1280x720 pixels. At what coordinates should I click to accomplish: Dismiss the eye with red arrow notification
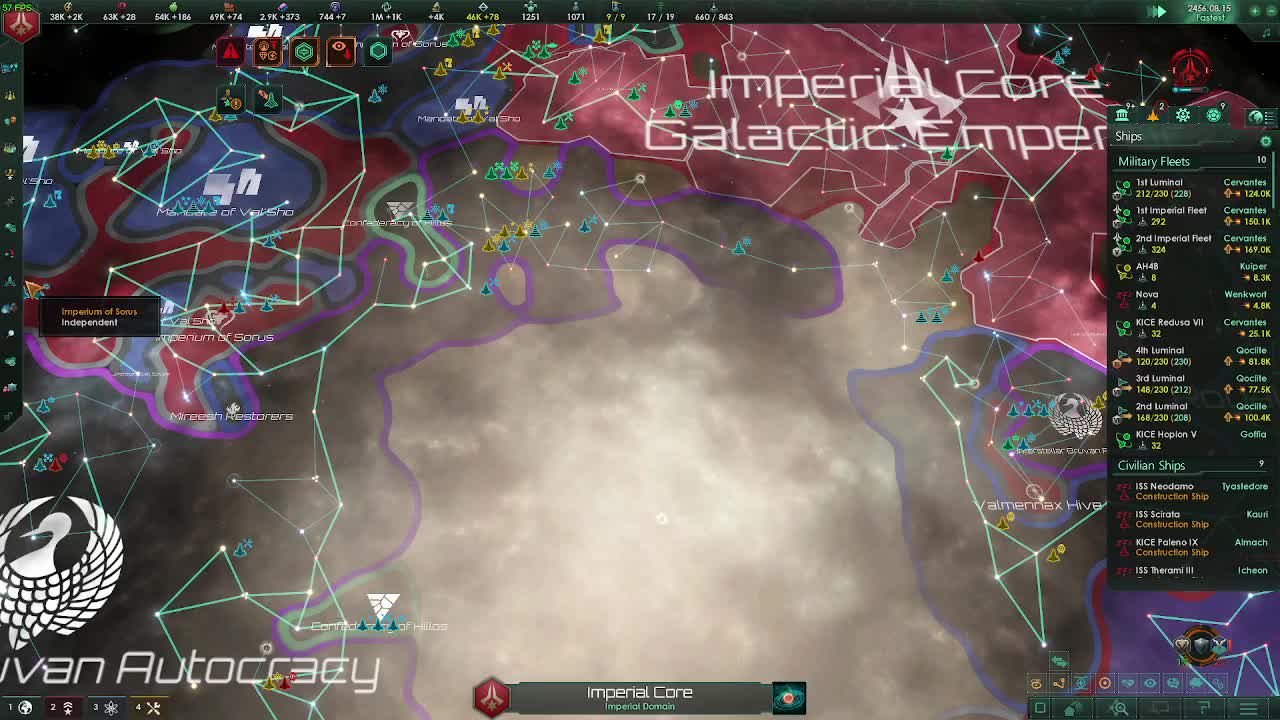[x=340, y=50]
